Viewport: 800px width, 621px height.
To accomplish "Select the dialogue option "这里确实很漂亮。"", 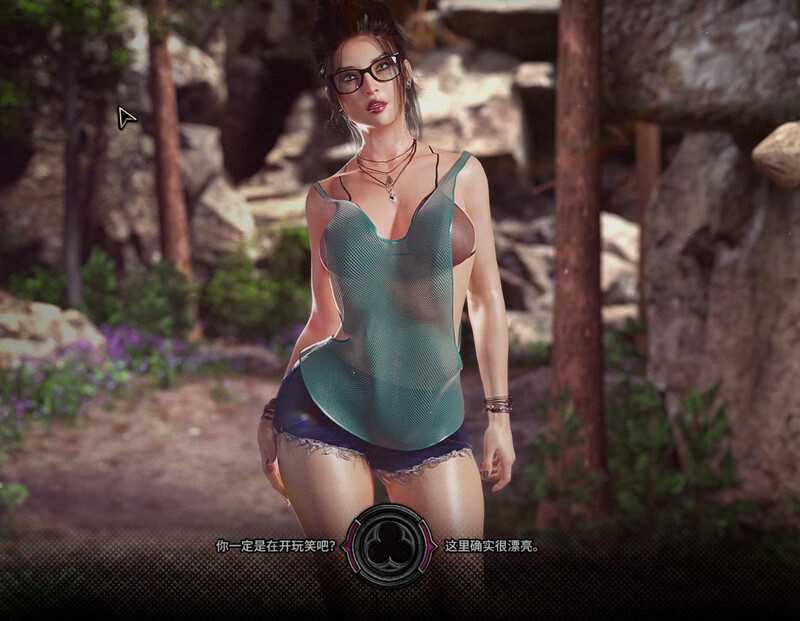I will [x=492, y=546].
